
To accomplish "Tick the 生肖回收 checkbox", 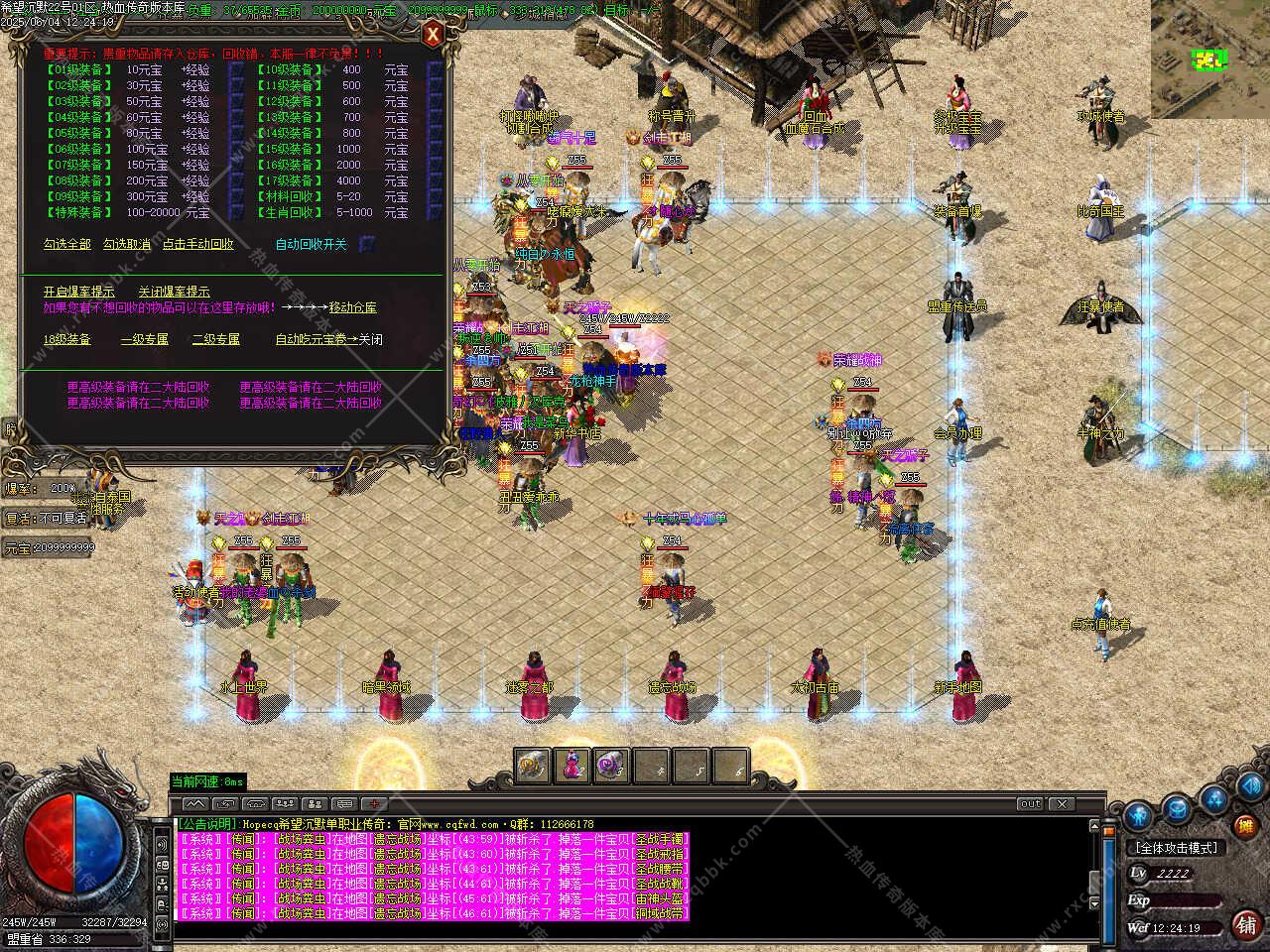I will point(435,212).
